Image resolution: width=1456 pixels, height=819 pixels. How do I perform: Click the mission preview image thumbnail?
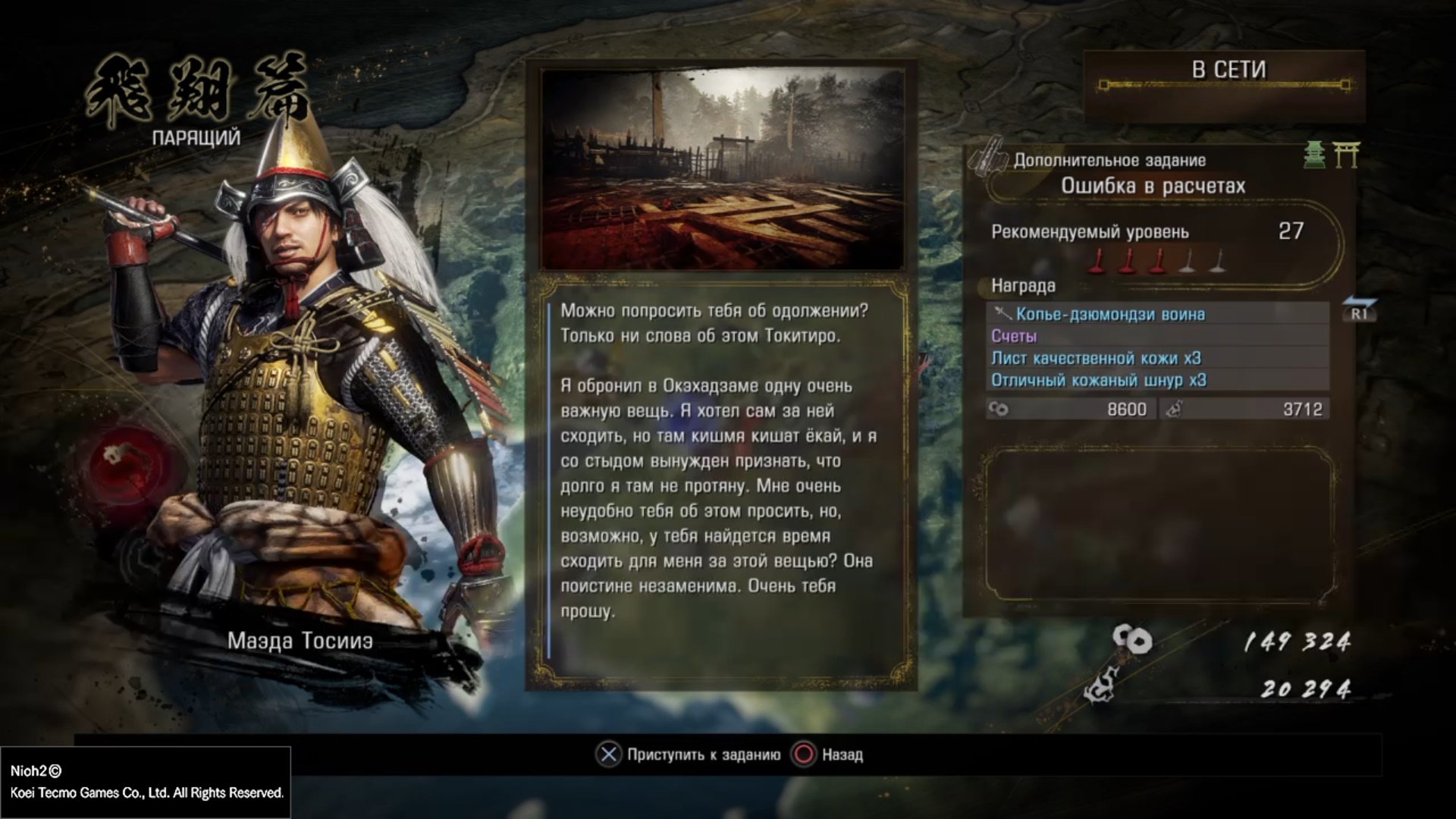pos(723,169)
